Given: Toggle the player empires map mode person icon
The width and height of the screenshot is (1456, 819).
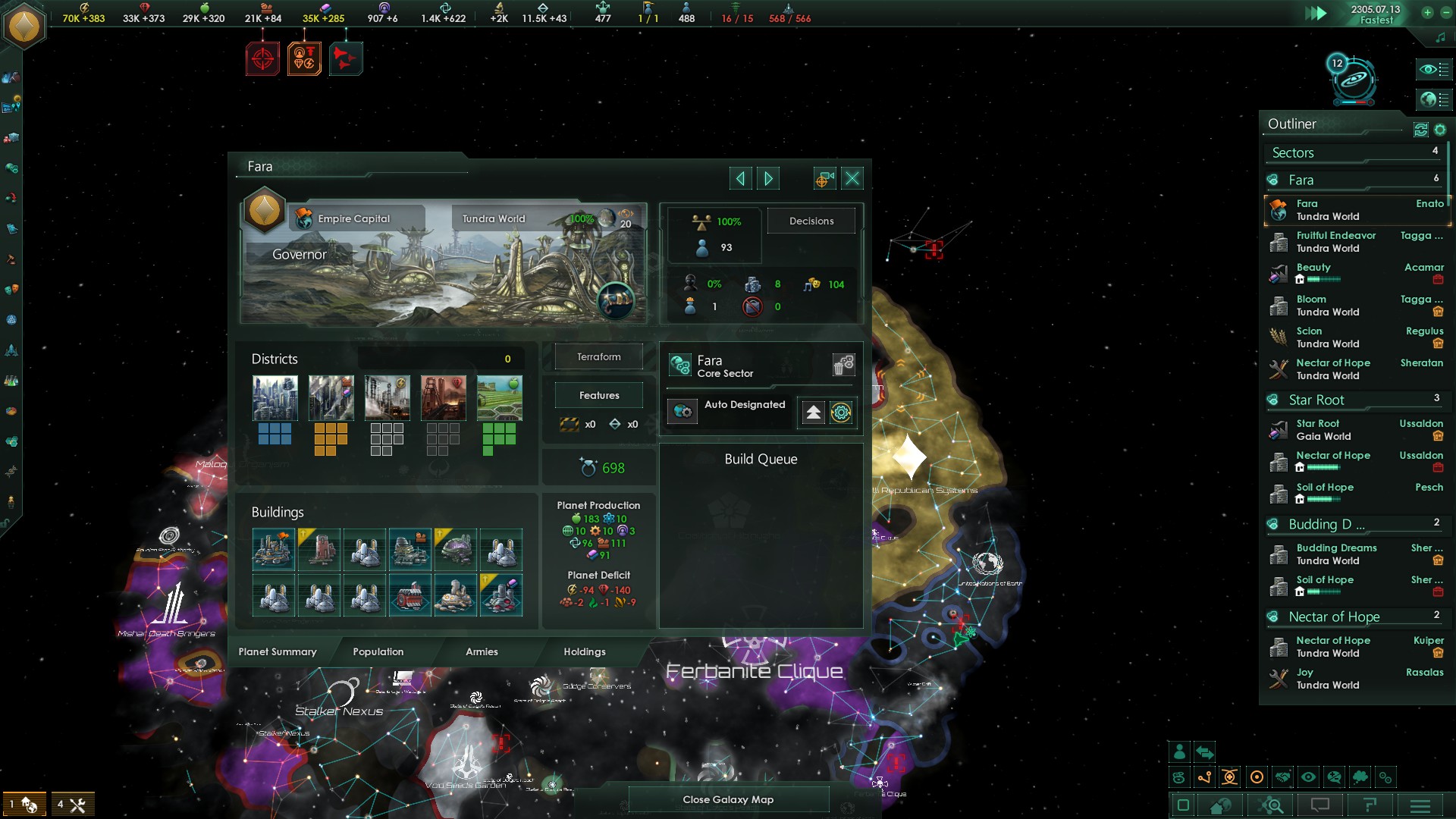Looking at the screenshot, I should 1180,752.
